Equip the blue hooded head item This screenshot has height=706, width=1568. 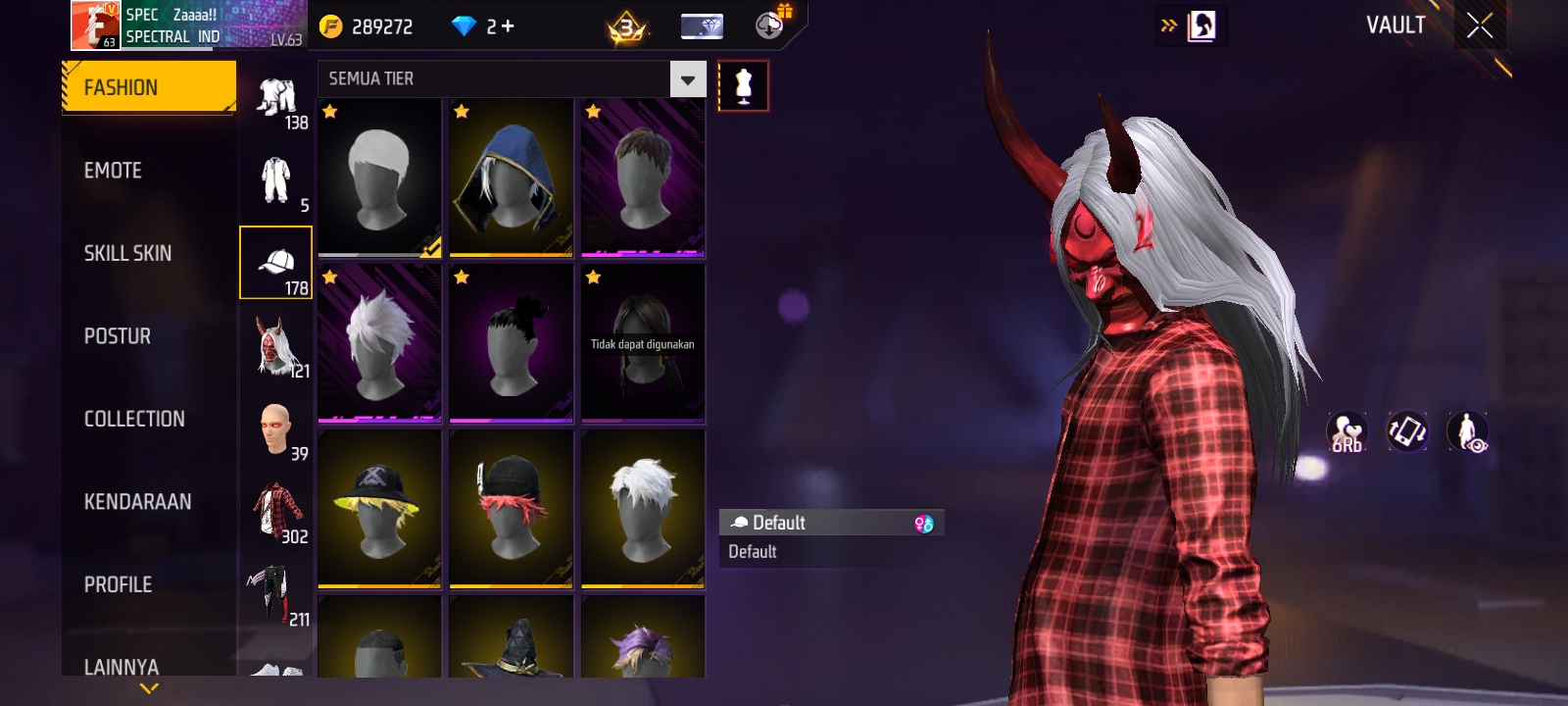point(511,177)
